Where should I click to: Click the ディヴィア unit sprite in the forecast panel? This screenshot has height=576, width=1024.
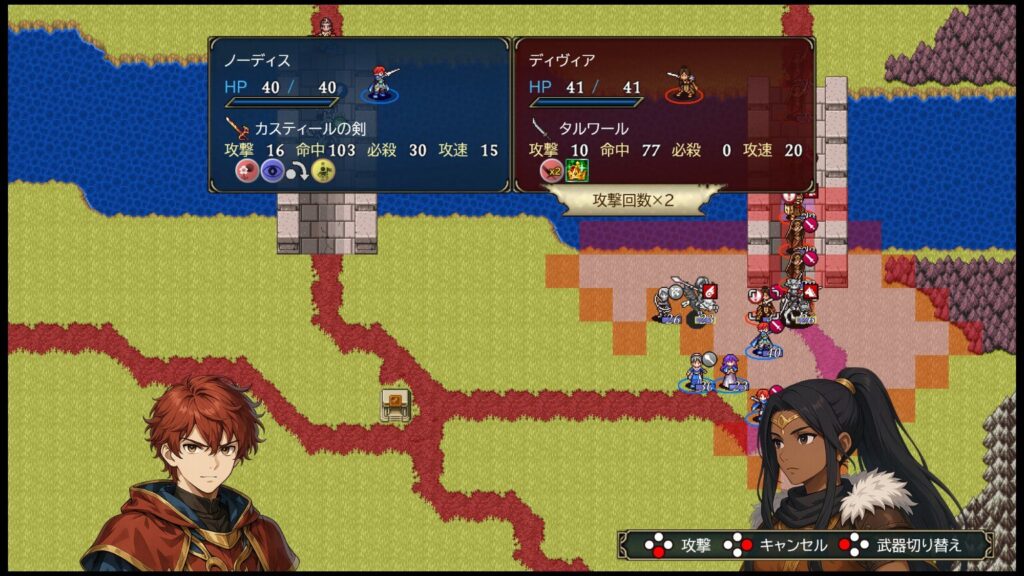tap(685, 83)
